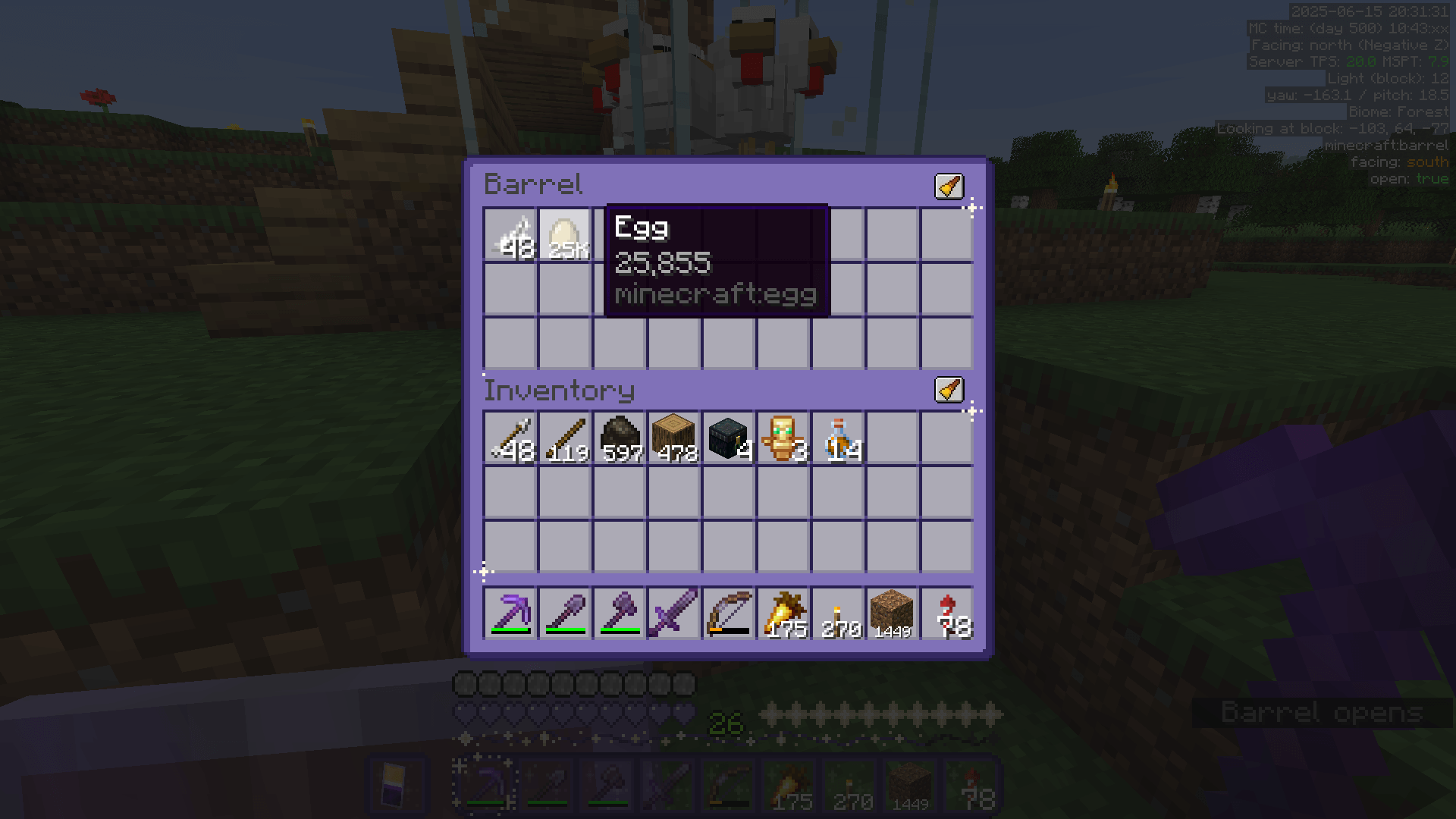The image size is (1456, 819).
Task: Click the ender chest in the inventory
Action: [729, 436]
